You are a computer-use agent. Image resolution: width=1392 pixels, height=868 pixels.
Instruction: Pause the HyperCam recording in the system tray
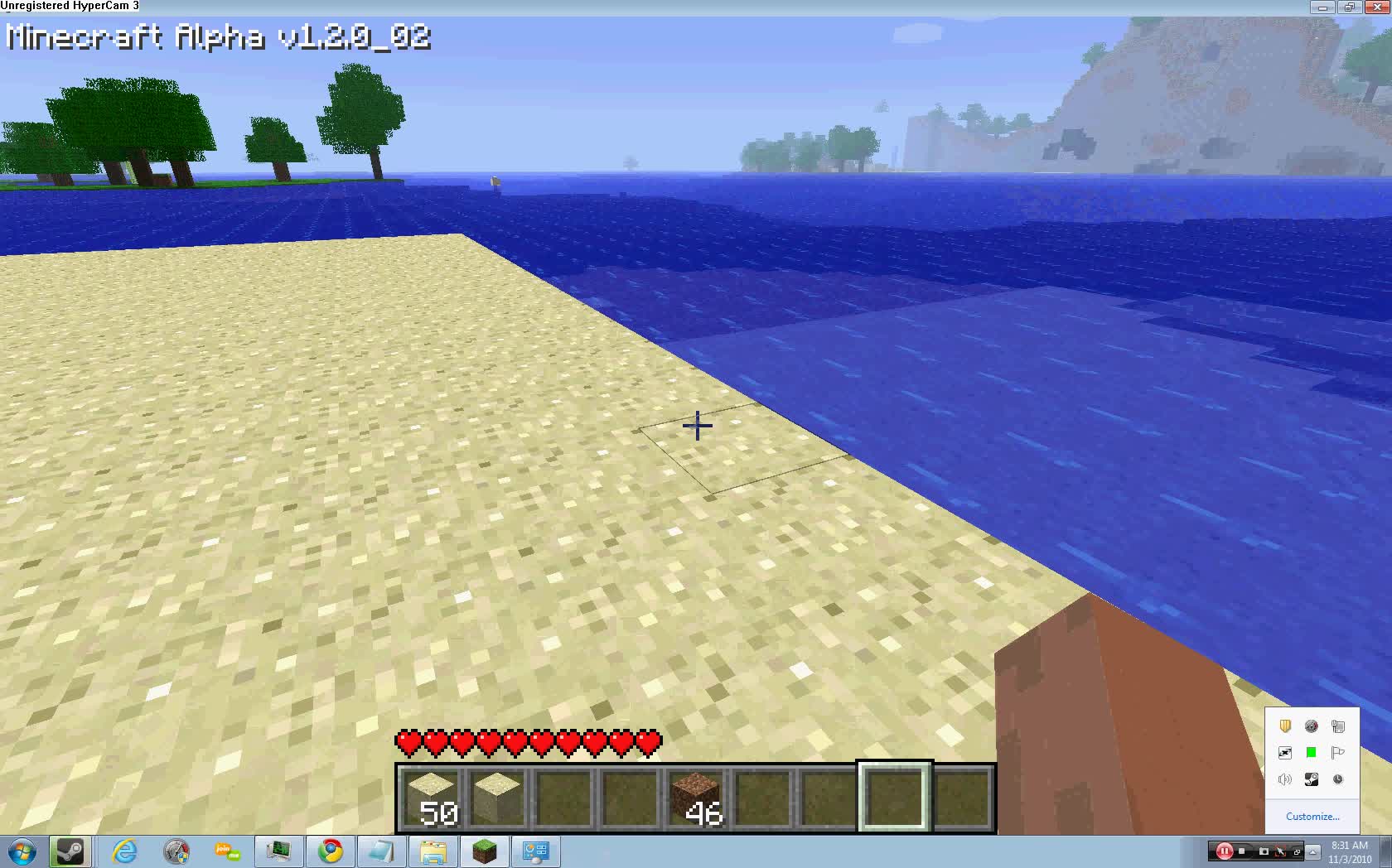click(x=1225, y=851)
